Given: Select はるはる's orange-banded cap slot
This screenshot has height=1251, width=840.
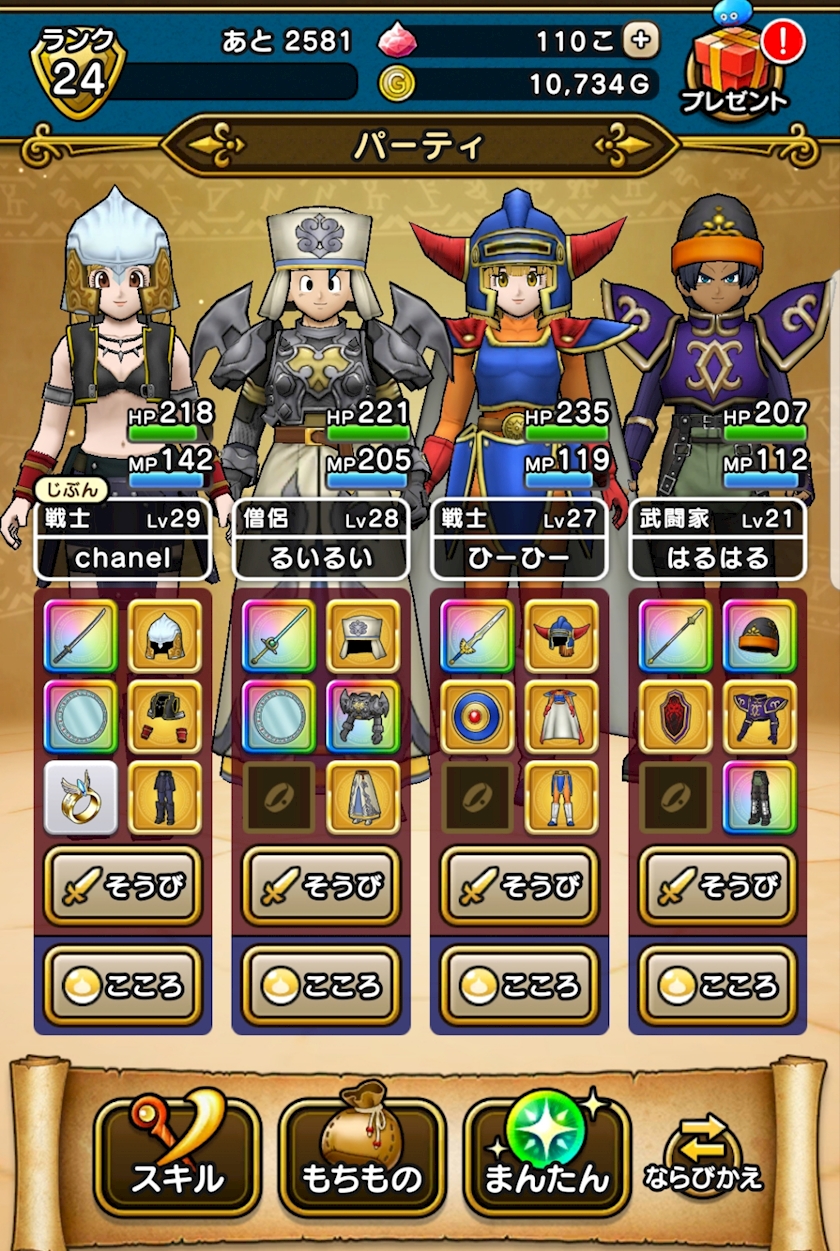Looking at the screenshot, I should (759, 636).
